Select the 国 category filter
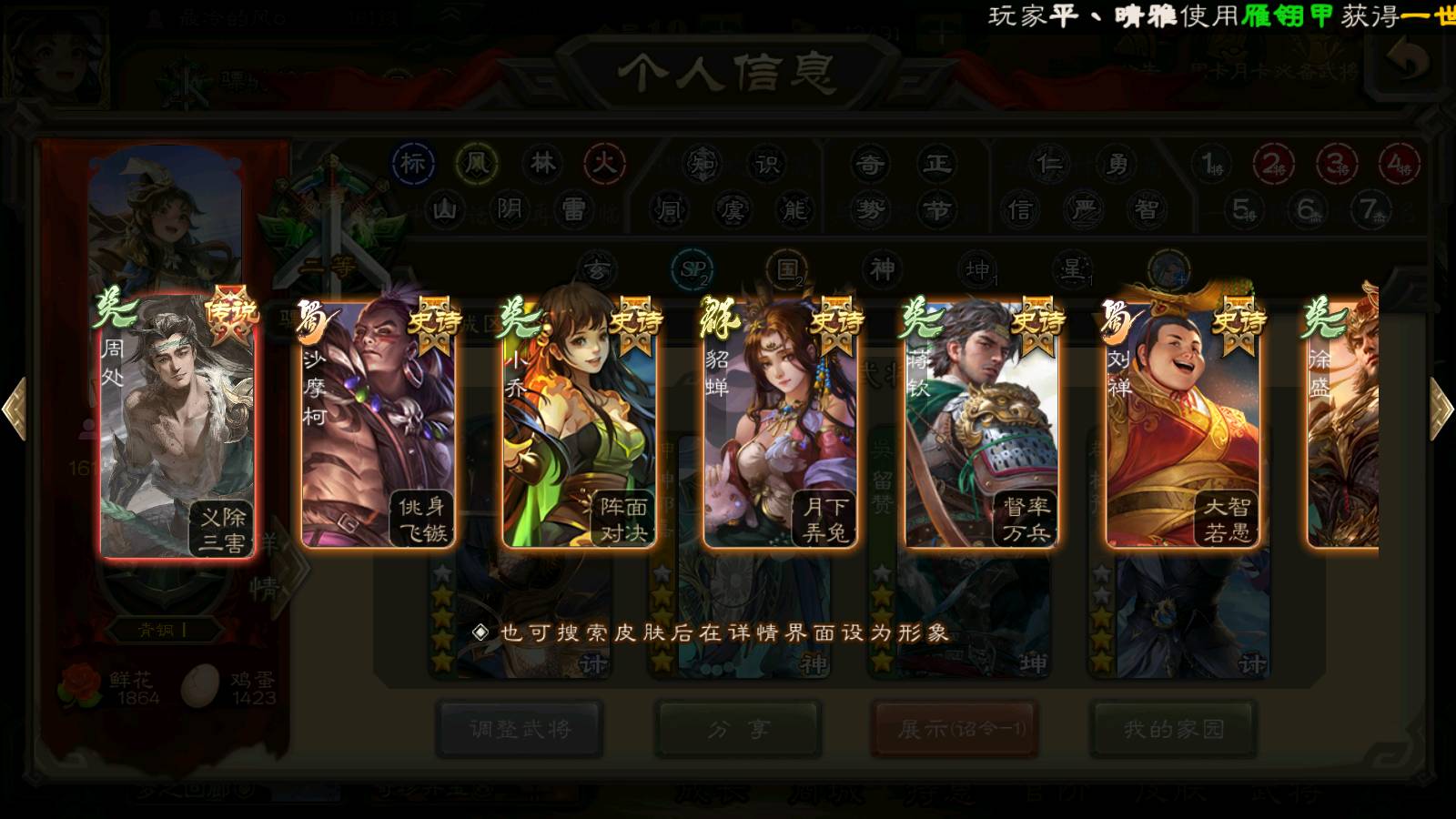1456x819 pixels. point(787,269)
